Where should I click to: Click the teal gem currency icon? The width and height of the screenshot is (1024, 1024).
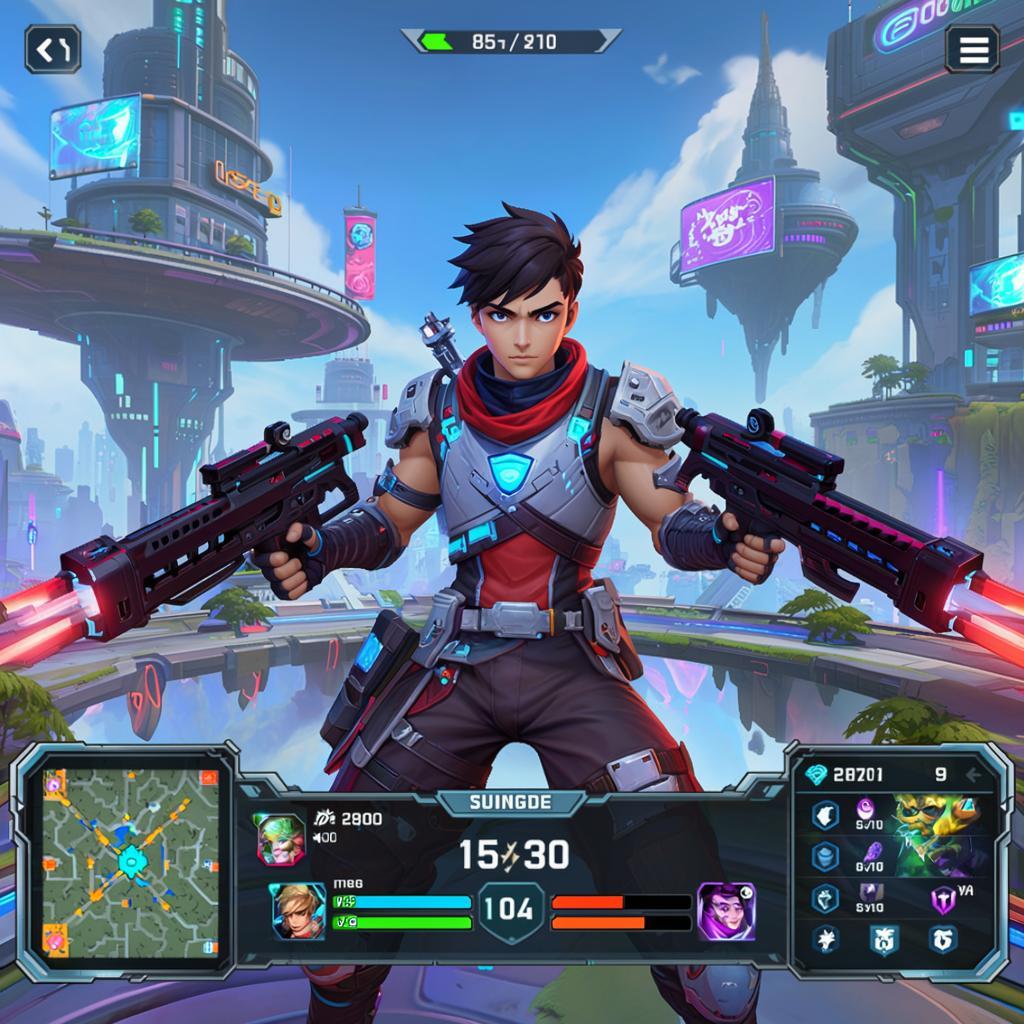click(x=817, y=774)
